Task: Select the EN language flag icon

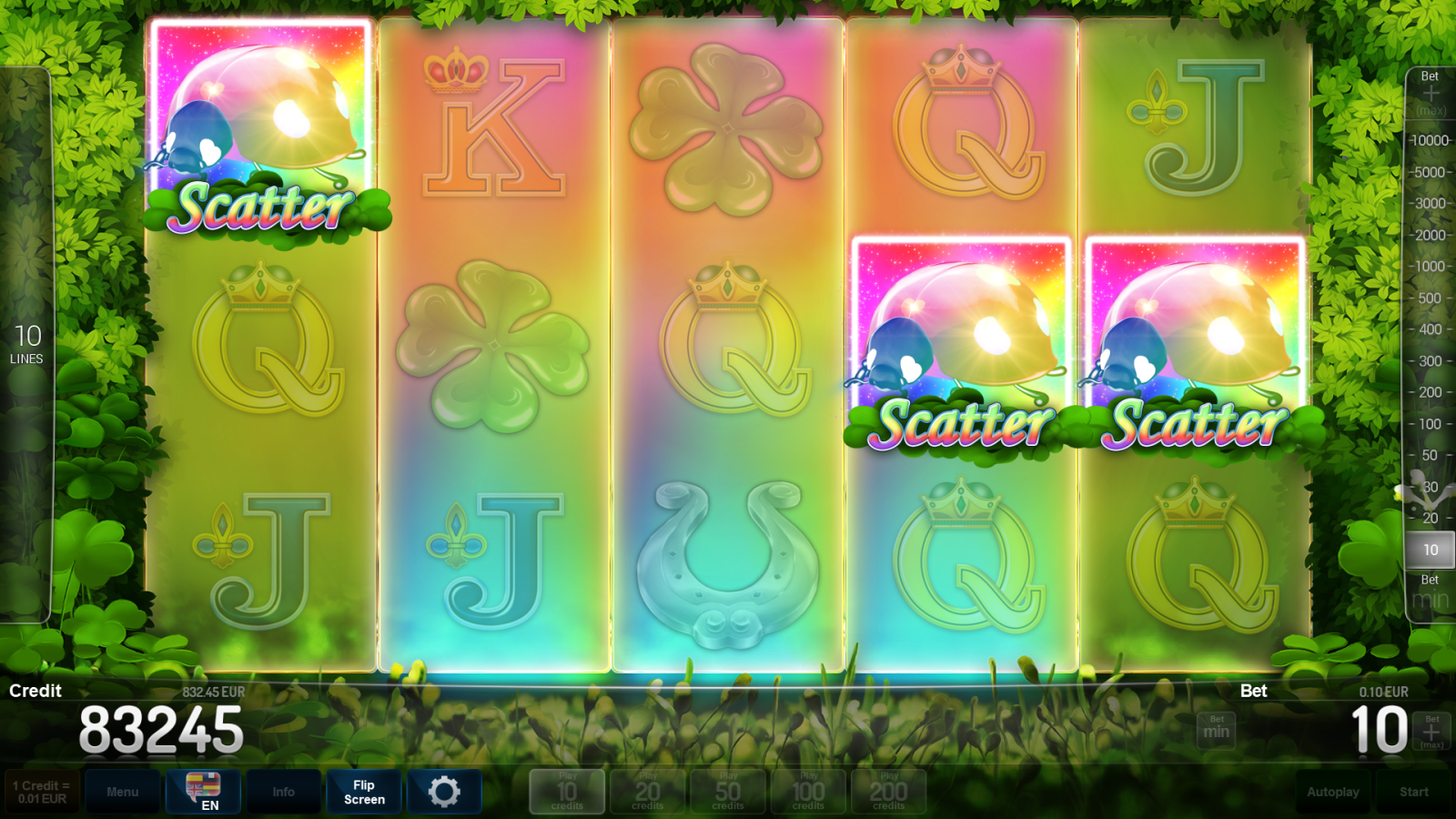Action: point(202,791)
